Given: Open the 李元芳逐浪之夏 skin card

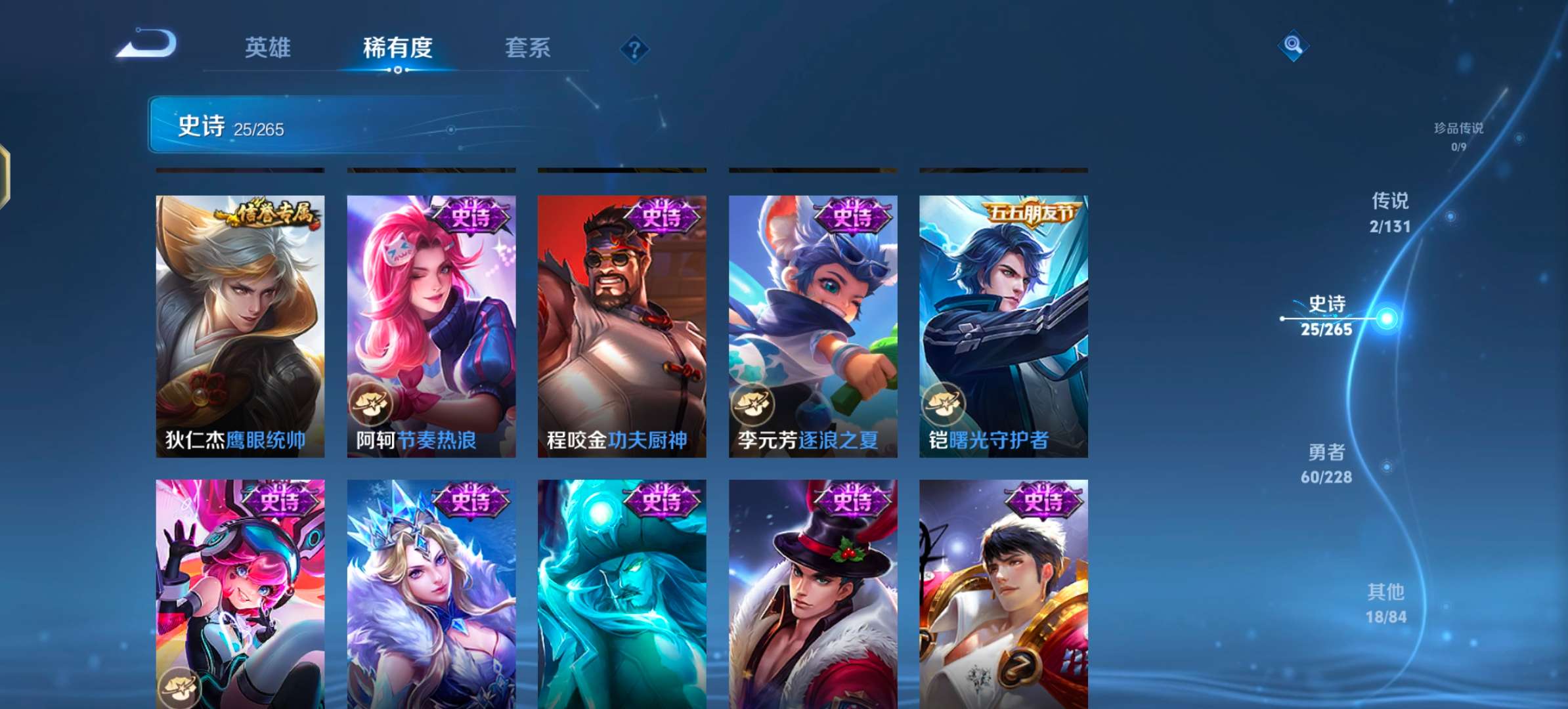Looking at the screenshot, I should click(x=812, y=322).
